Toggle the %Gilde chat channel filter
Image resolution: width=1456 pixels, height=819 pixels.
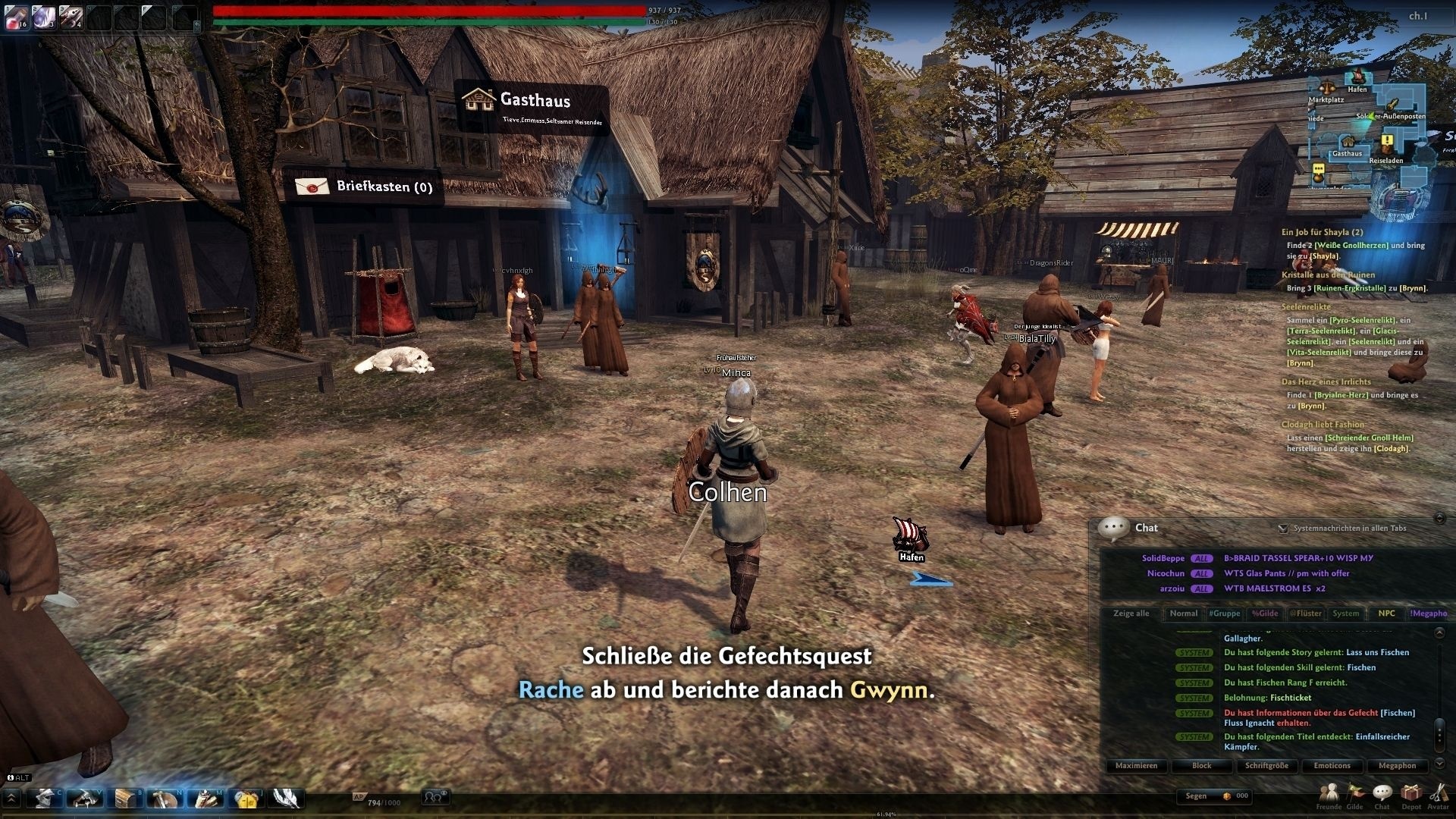pos(1264,613)
